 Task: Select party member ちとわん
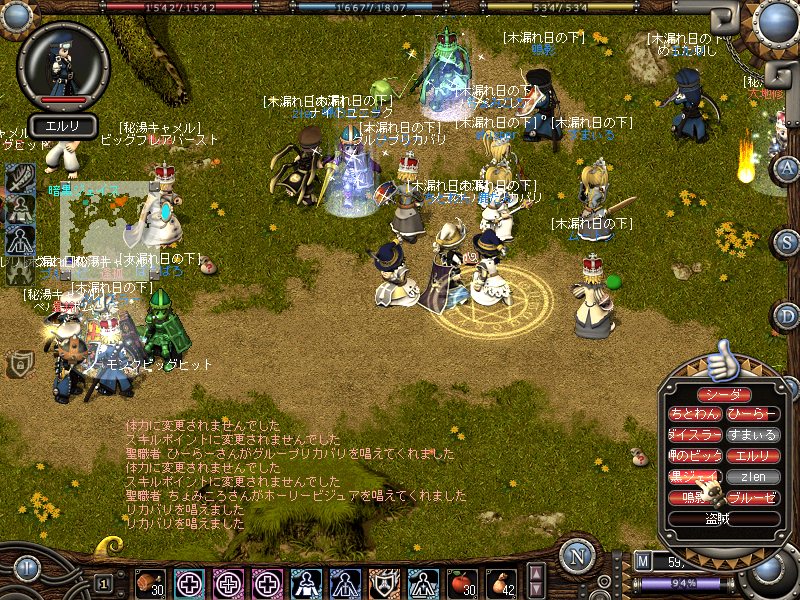coord(694,415)
